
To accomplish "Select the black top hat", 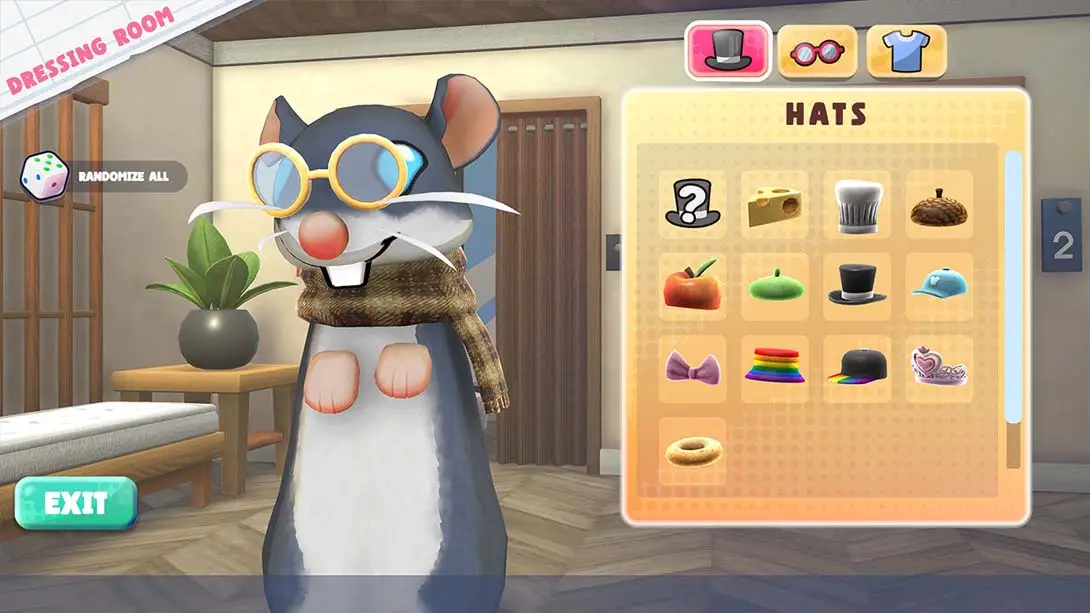I will point(857,286).
